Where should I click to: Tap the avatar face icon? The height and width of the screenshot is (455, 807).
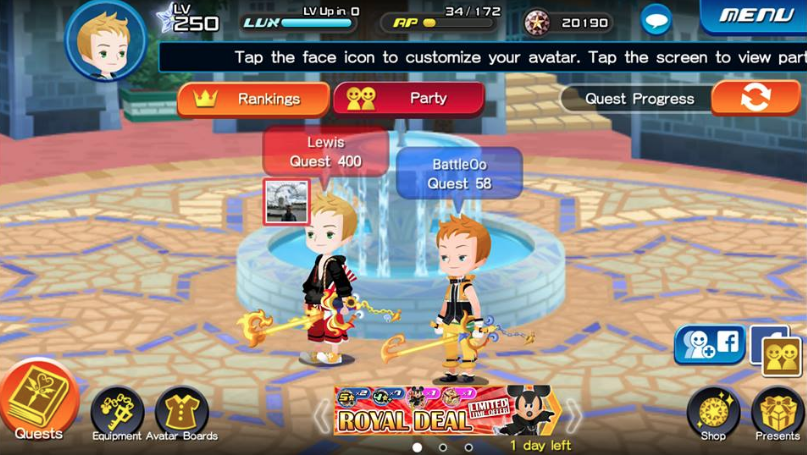pyautogui.click(x=106, y=41)
